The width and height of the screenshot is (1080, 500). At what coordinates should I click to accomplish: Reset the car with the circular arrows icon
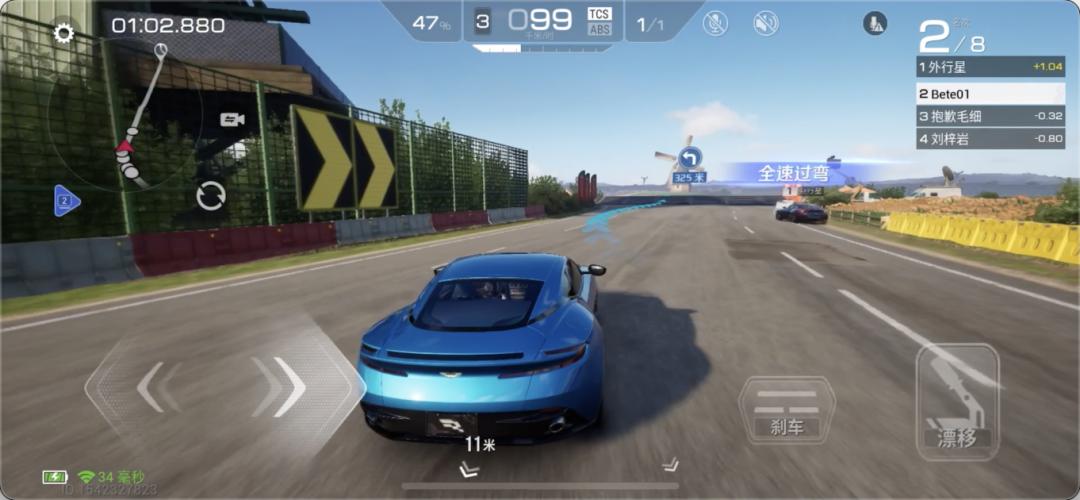211,195
